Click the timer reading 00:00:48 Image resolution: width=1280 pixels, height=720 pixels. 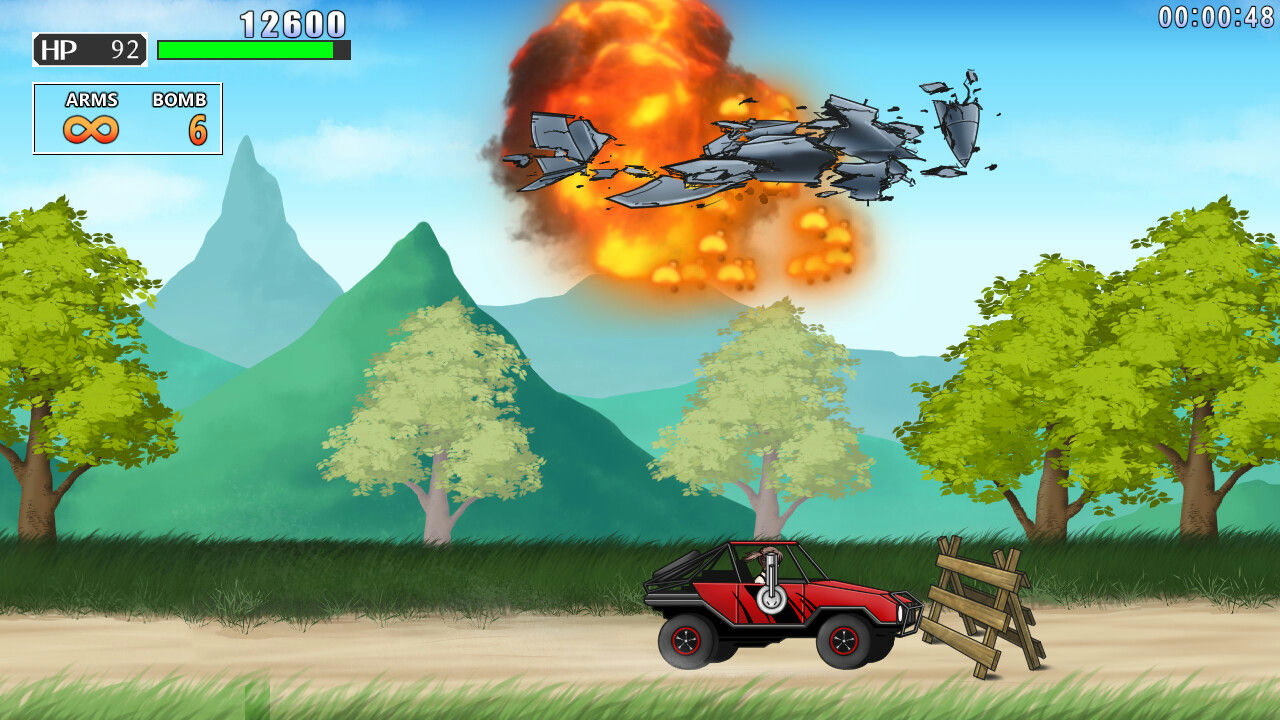[x=1215, y=14]
